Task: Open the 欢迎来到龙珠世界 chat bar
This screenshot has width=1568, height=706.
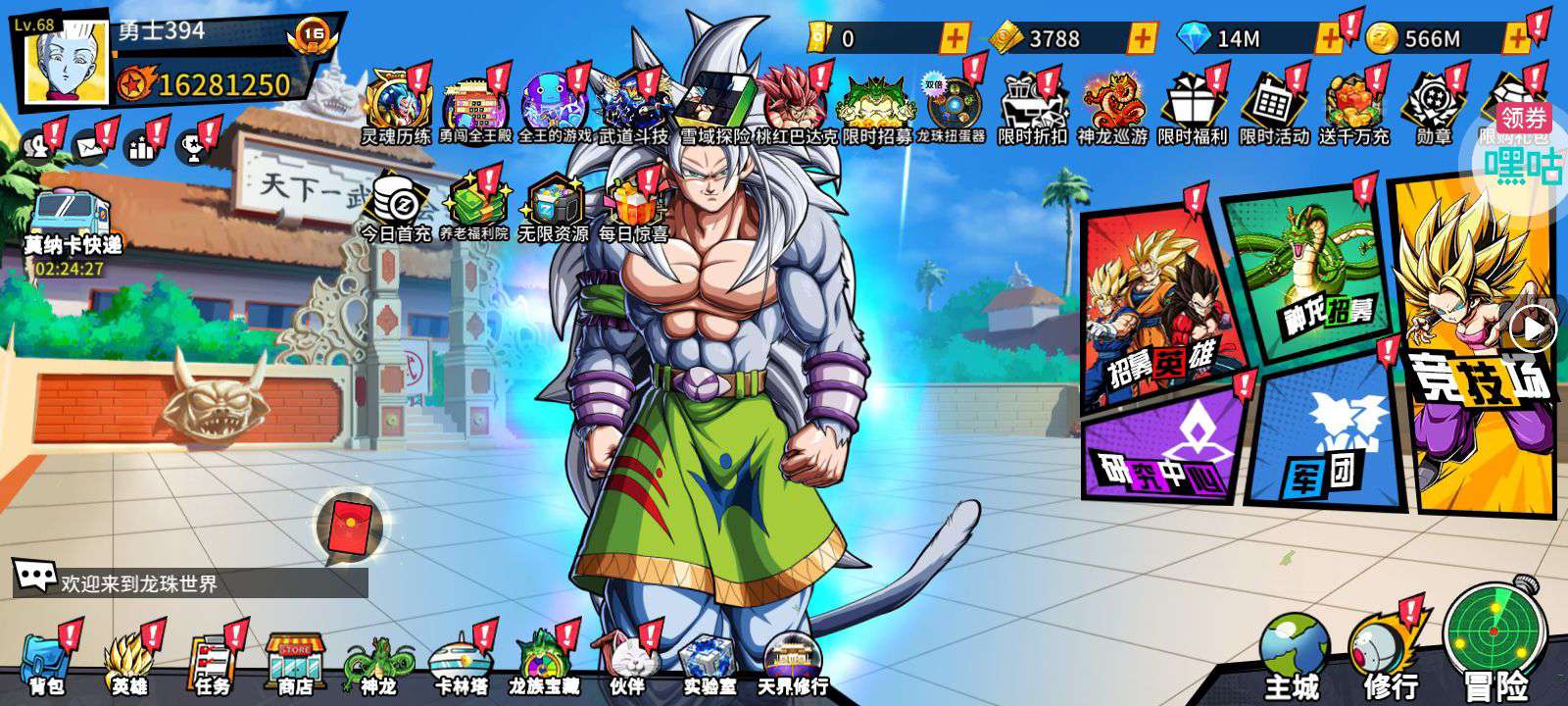Action: (191, 582)
